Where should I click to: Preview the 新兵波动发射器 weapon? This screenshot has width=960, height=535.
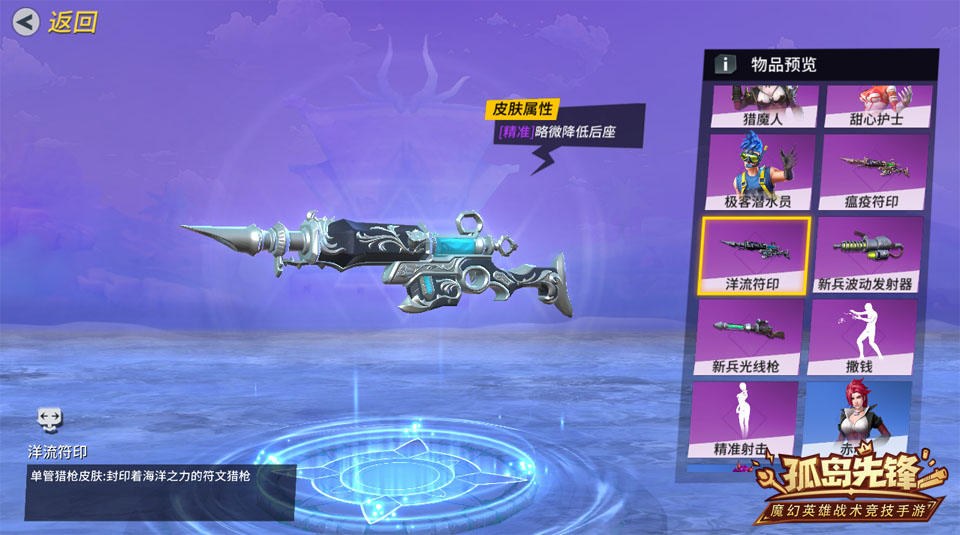(866, 255)
